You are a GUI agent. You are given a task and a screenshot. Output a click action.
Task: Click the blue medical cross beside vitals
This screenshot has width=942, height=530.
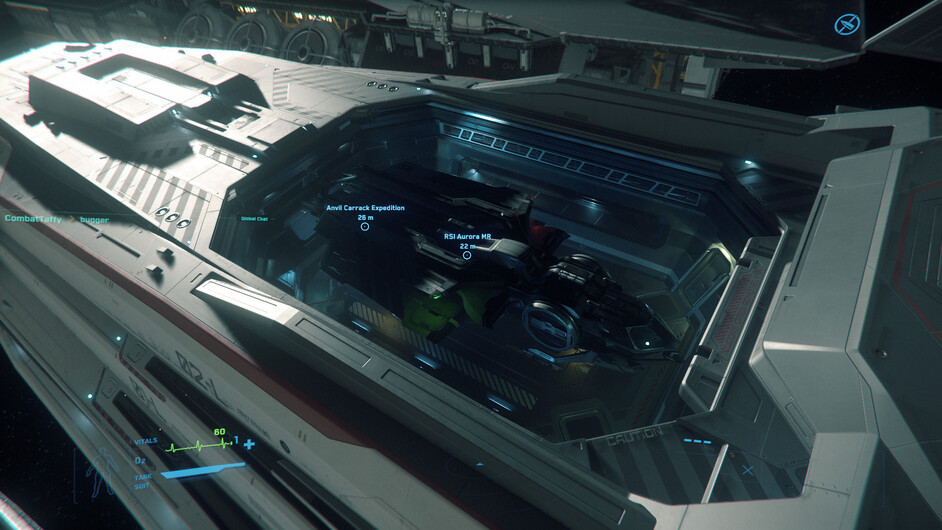coord(249,444)
